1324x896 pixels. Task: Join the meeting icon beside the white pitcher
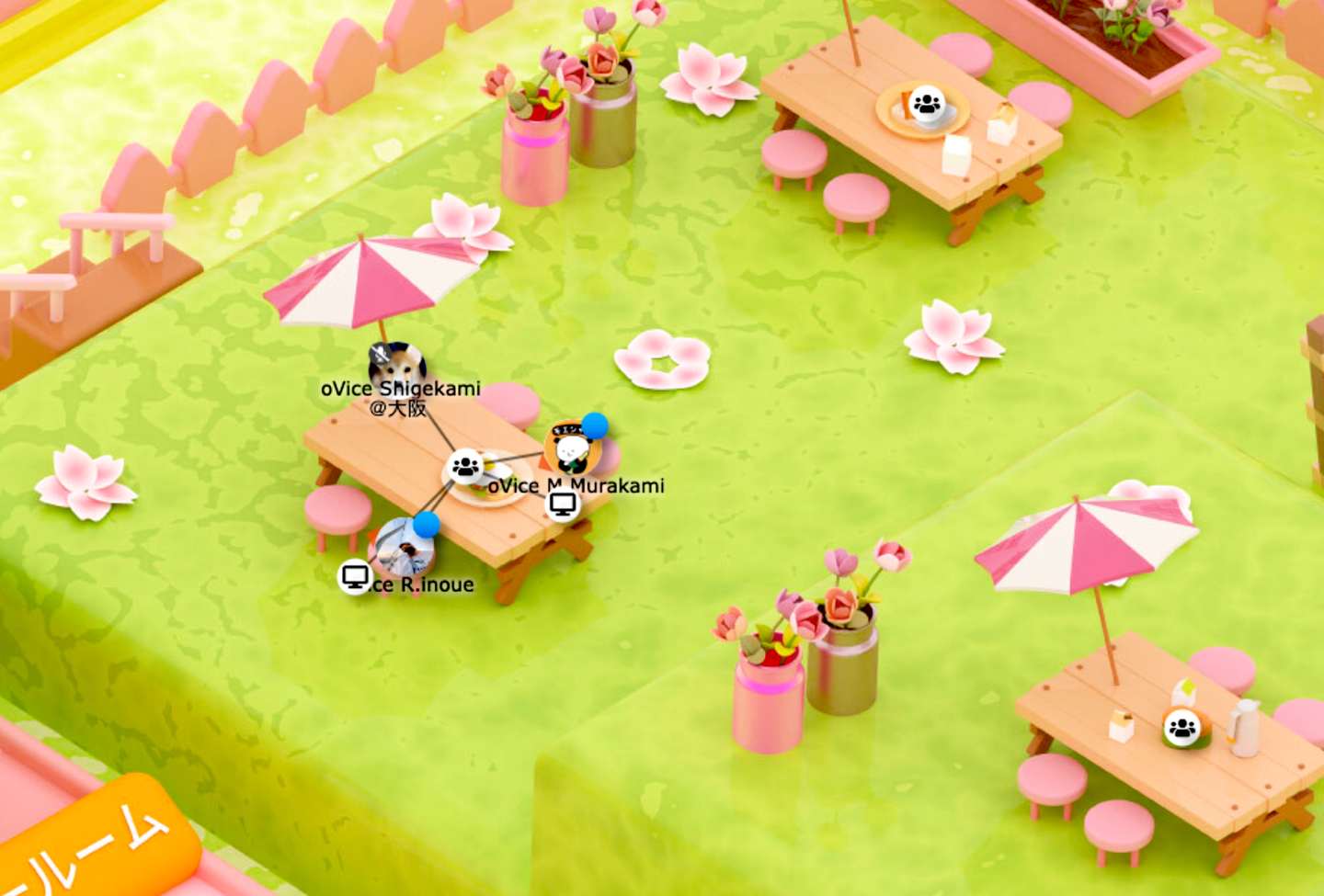click(1181, 729)
